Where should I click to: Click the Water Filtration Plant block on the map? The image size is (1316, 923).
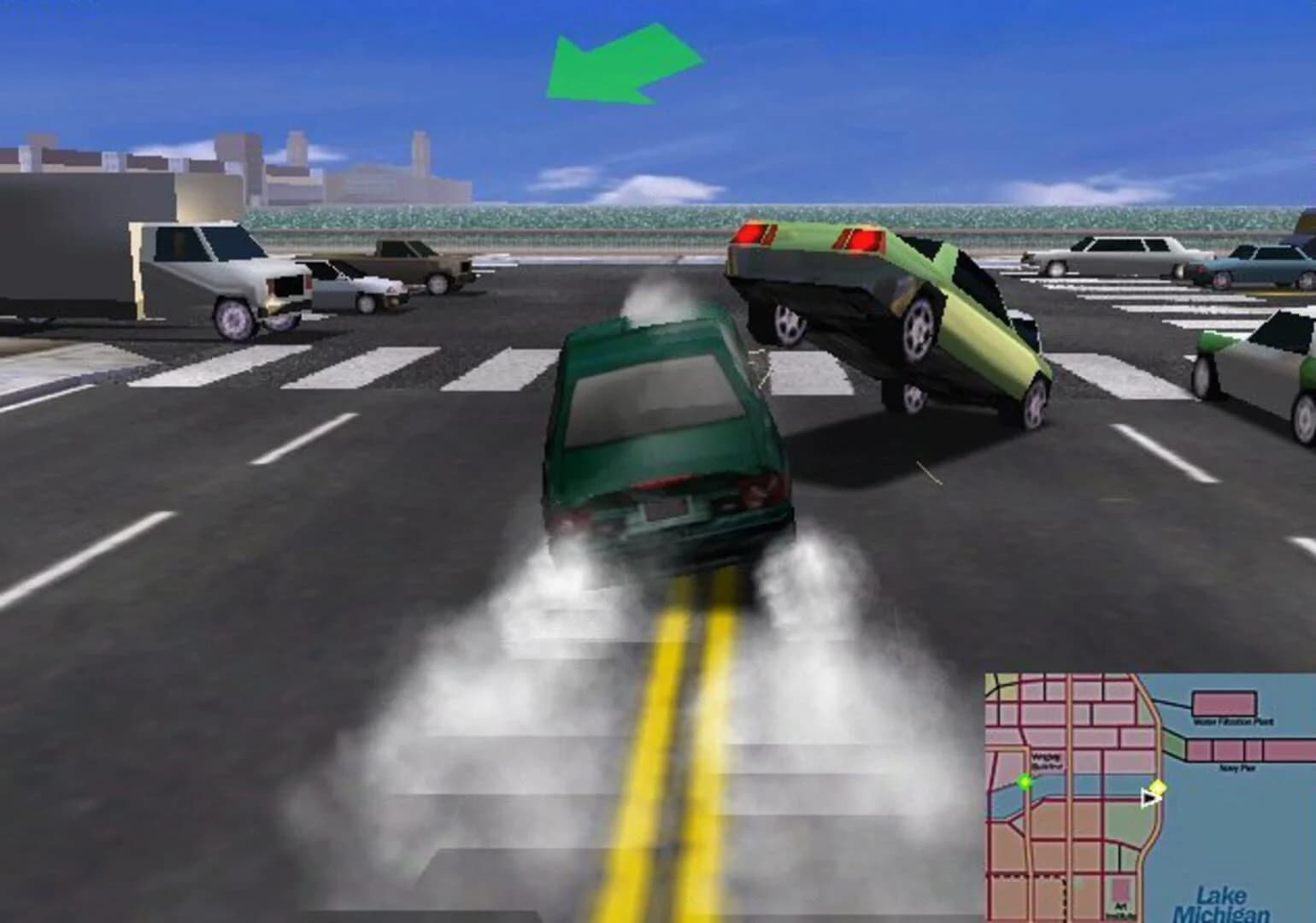(x=1223, y=703)
